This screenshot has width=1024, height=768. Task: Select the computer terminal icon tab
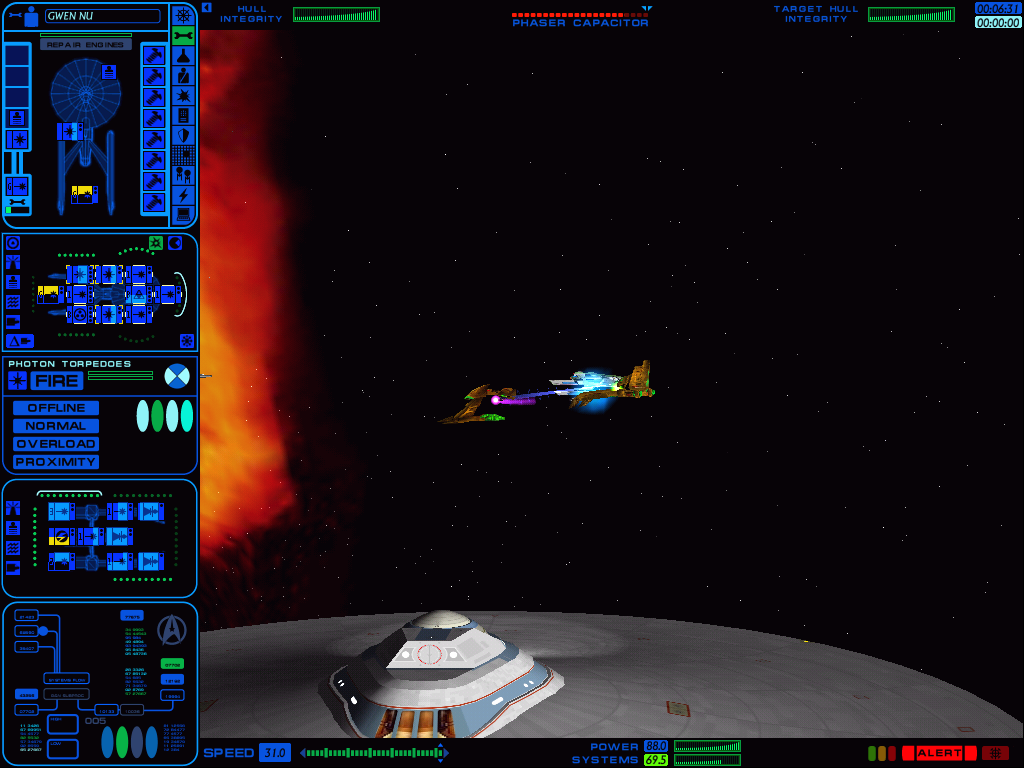183,215
